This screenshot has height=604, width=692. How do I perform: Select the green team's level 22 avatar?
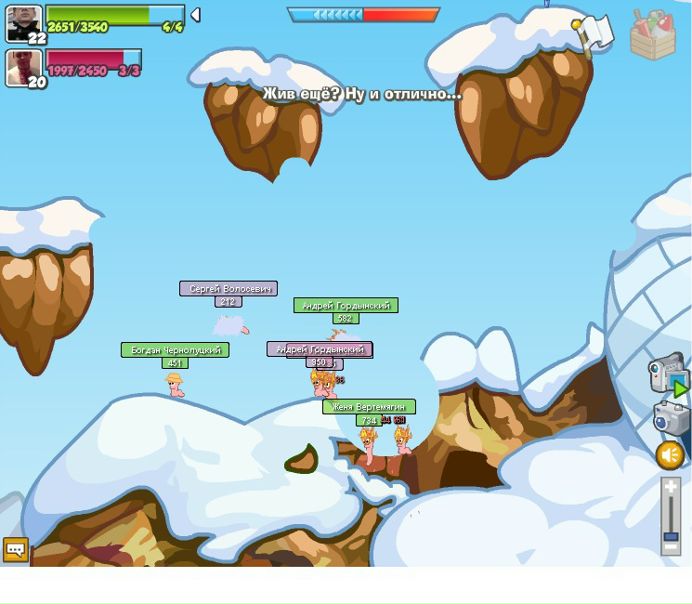click(24, 24)
